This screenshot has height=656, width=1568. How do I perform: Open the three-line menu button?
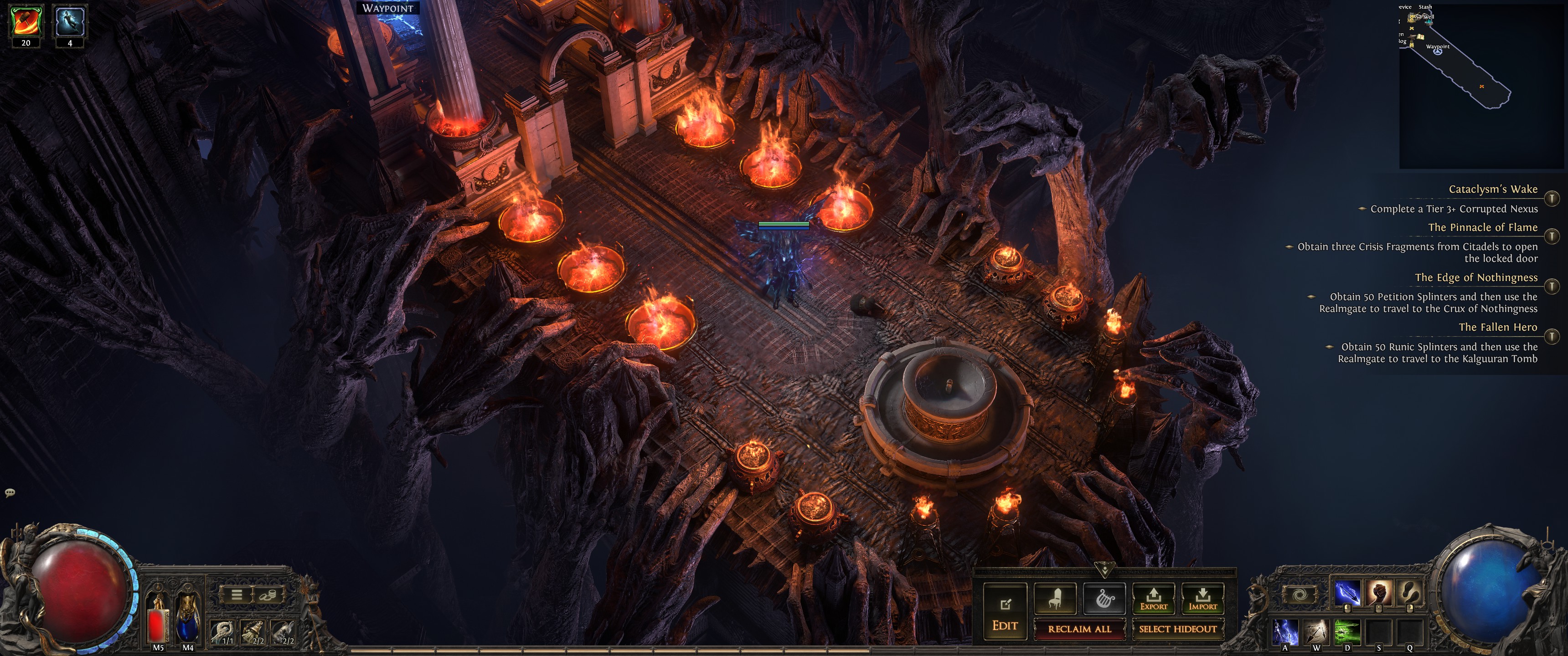237,594
